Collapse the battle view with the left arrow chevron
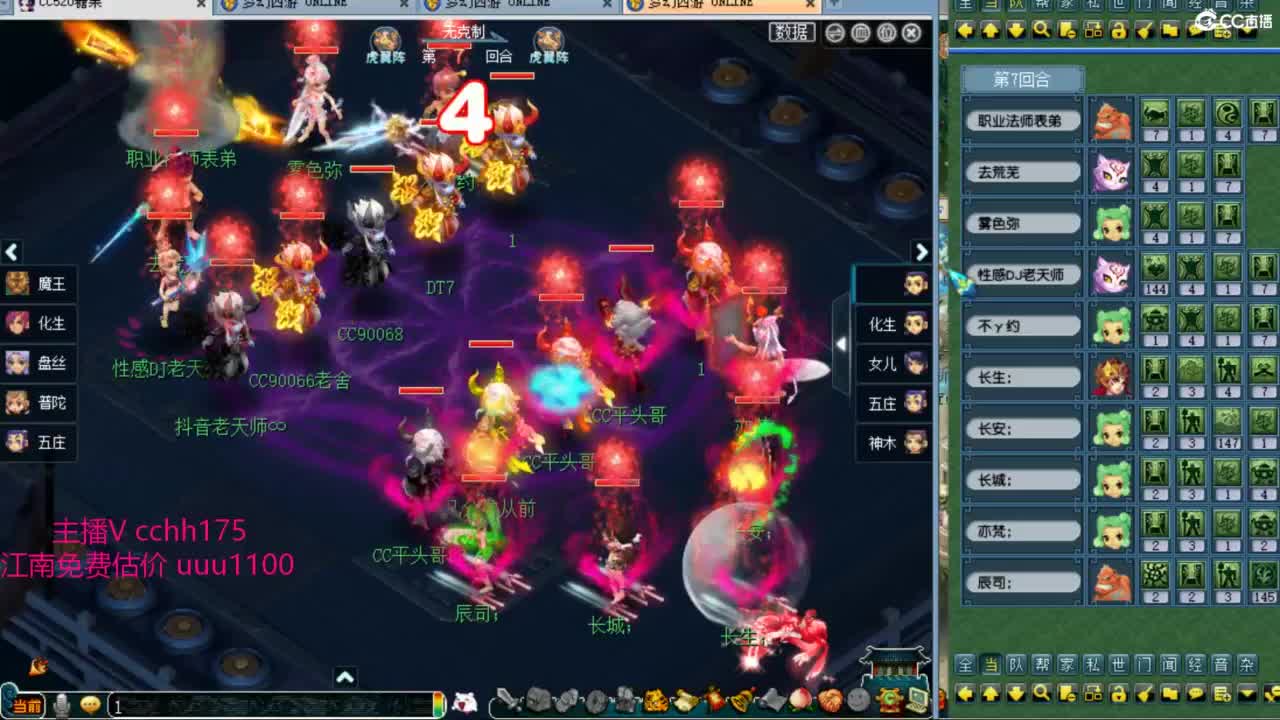The image size is (1280, 720). coord(12,252)
